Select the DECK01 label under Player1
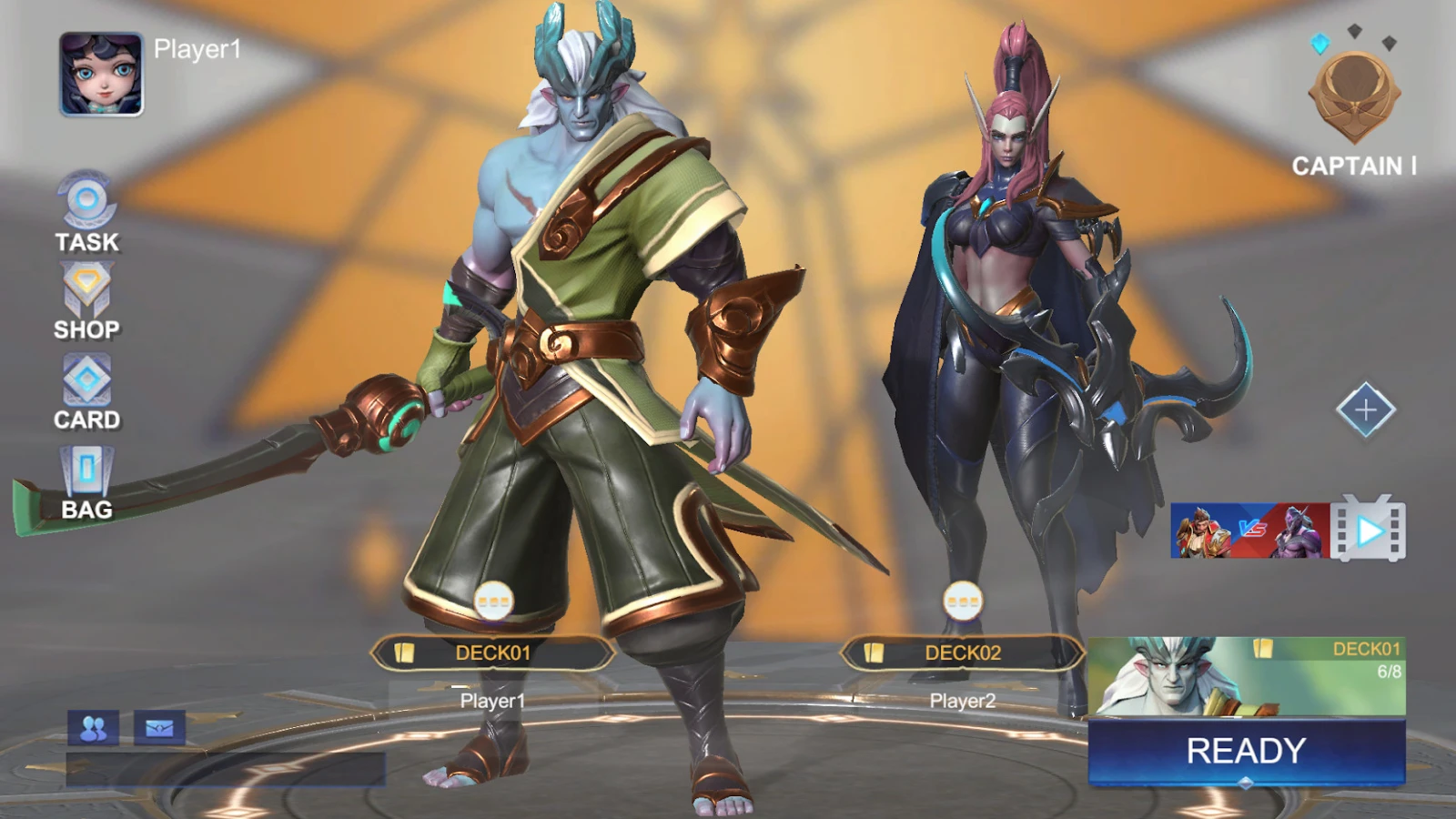 [x=492, y=652]
